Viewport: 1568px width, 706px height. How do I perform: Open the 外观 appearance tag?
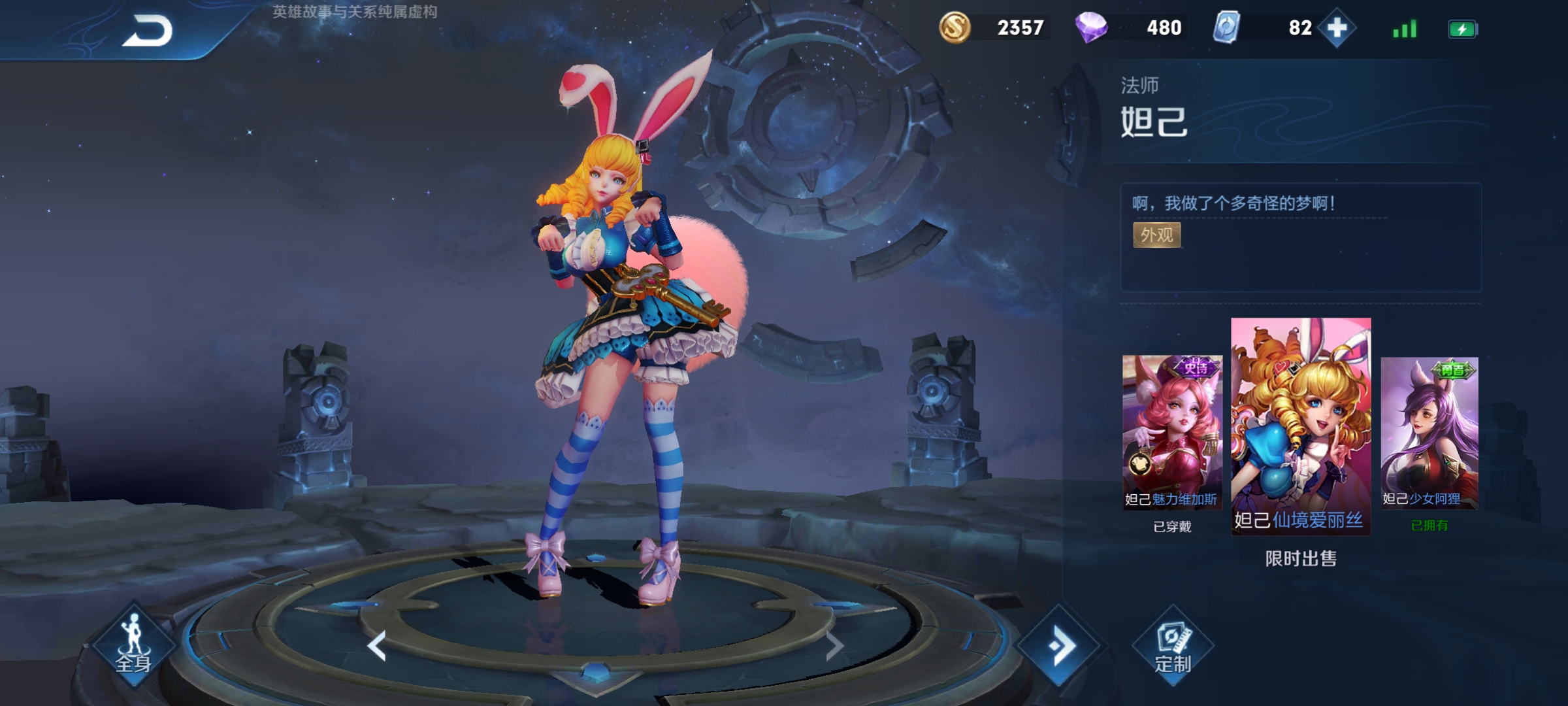pos(1156,235)
